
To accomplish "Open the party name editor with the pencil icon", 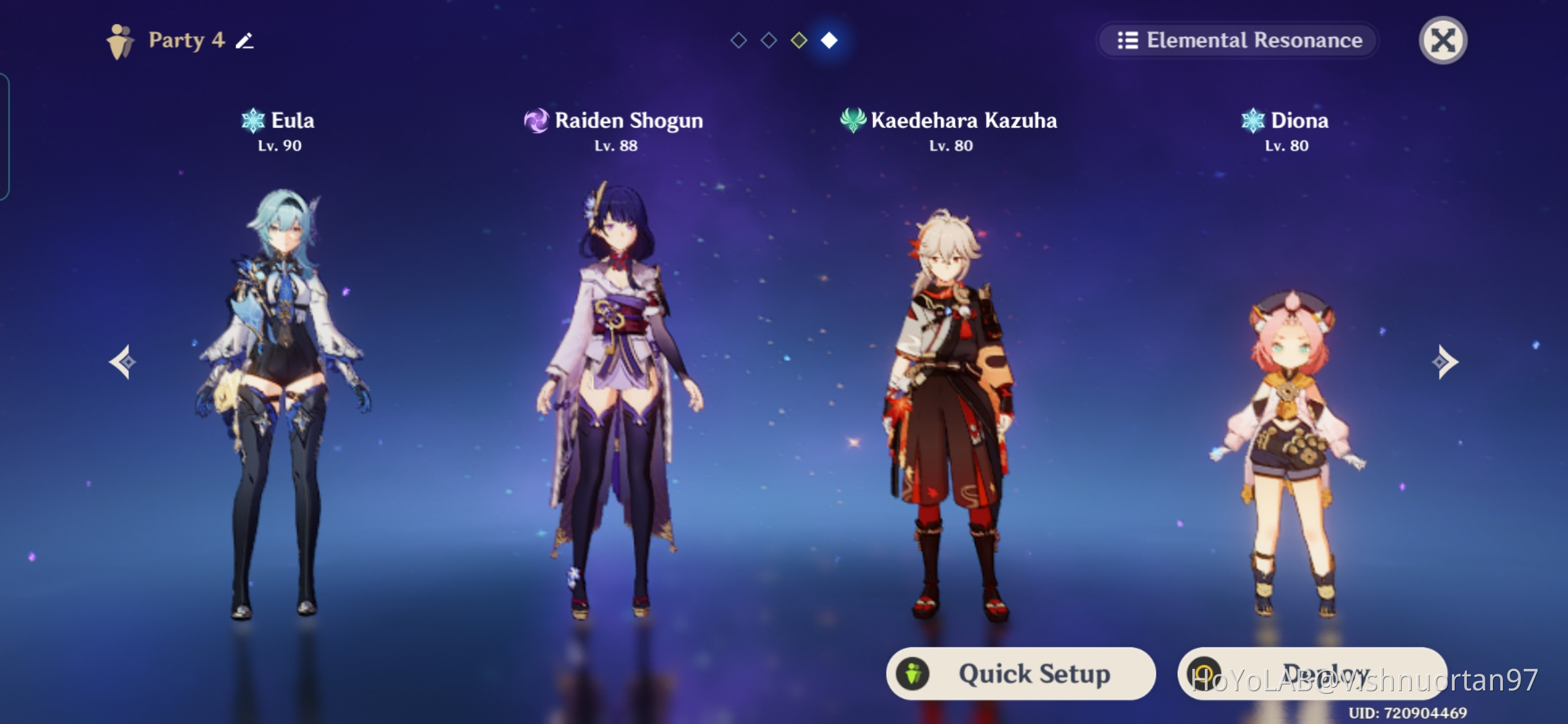I will pos(246,41).
